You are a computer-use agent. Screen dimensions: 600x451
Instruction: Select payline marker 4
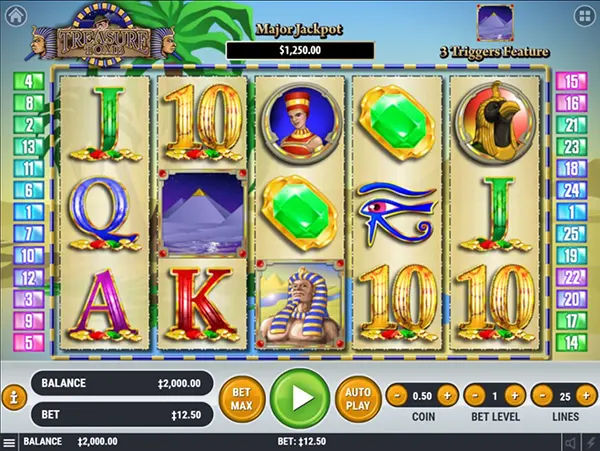(x=27, y=81)
